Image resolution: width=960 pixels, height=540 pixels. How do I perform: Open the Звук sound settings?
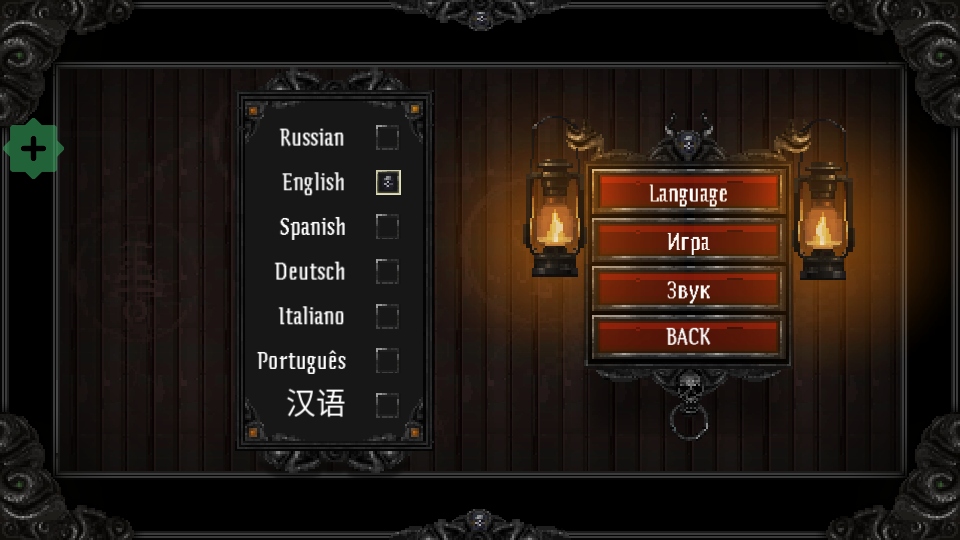point(687,290)
